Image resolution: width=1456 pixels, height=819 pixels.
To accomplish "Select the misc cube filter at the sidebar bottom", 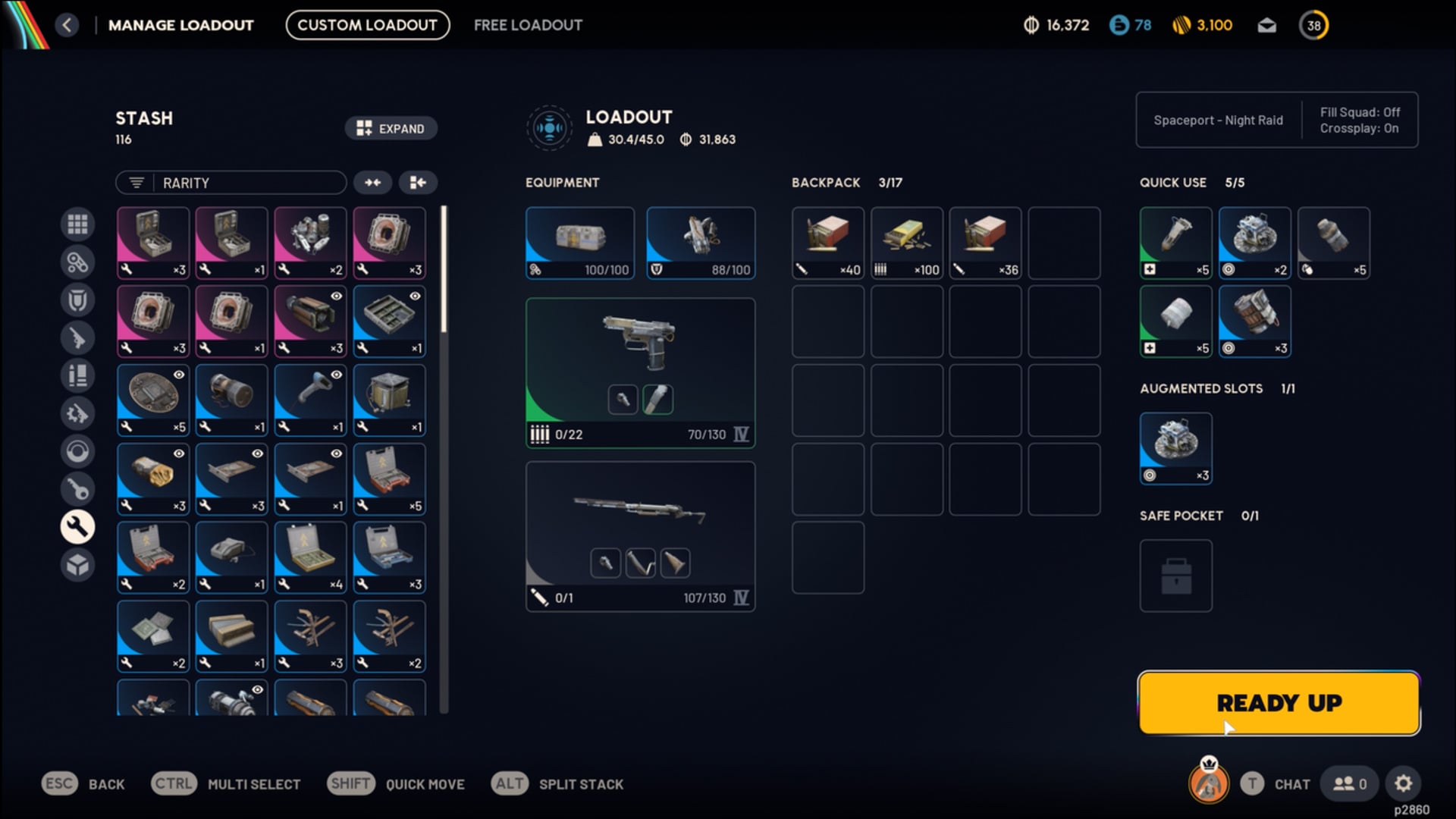I will (78, 565).
